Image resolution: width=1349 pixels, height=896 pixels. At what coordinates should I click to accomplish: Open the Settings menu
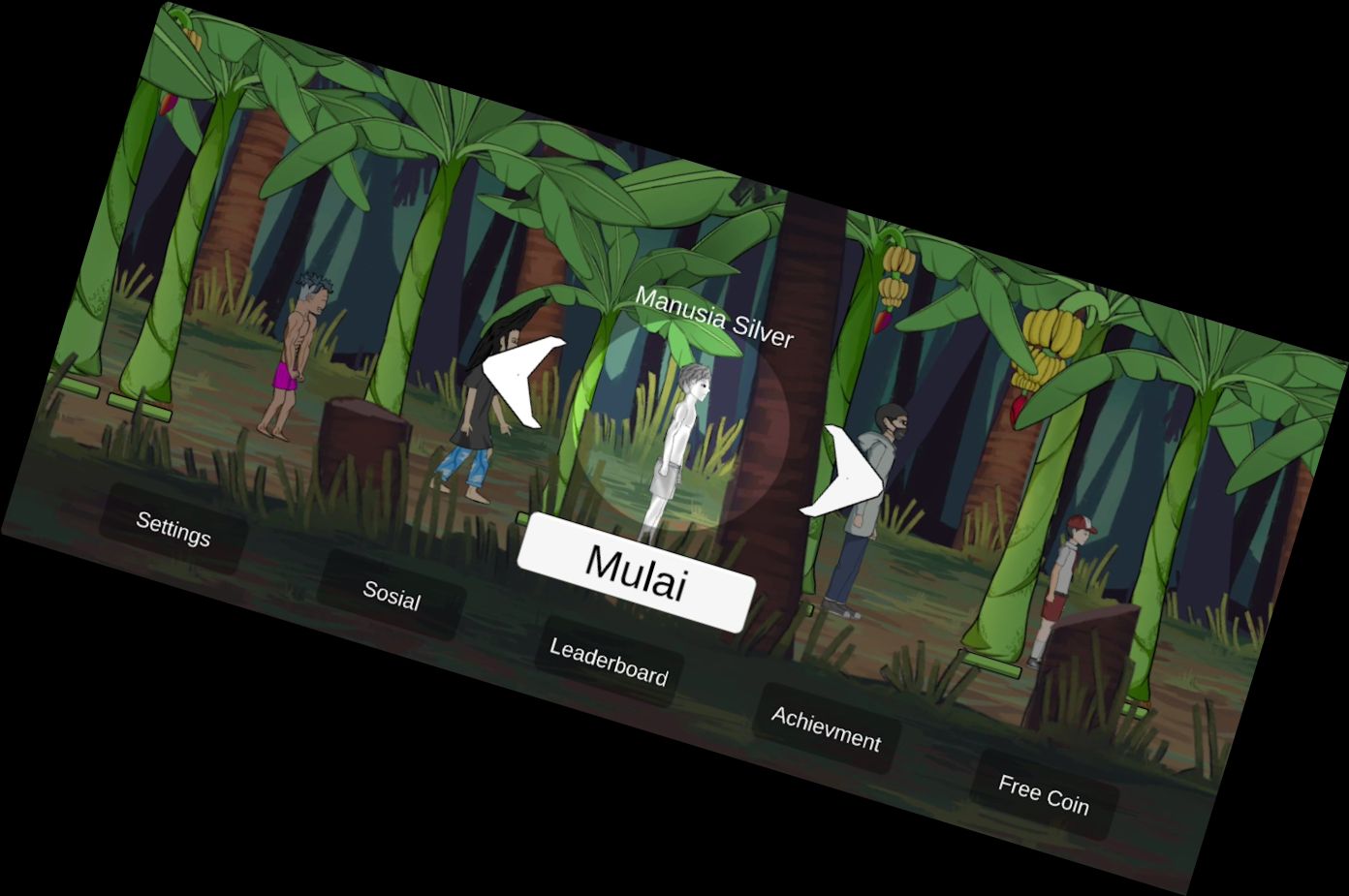click(x=173, y=529)
